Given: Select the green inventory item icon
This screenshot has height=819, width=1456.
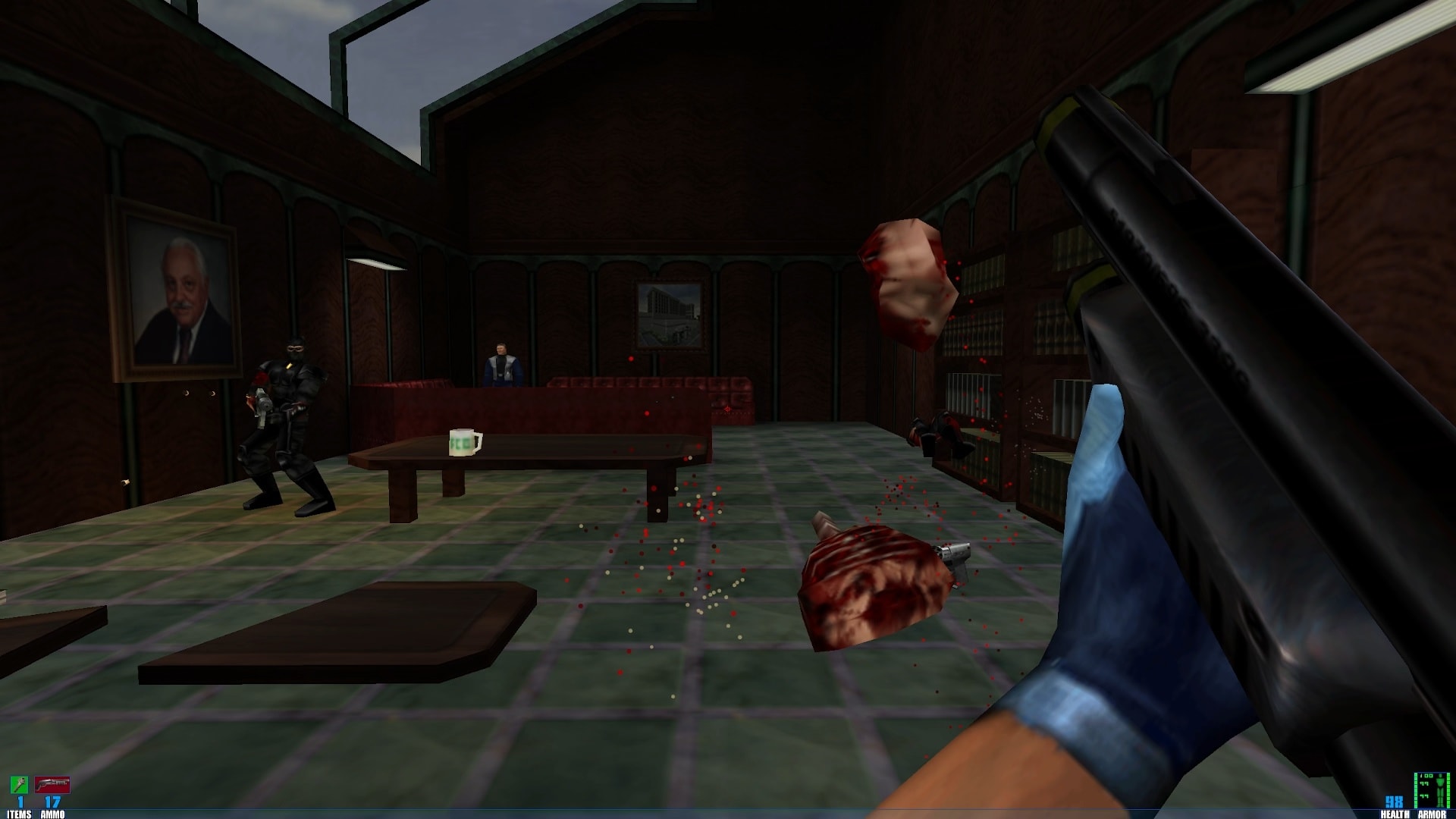Looking at the screenshot, I should pyautogui.click(x=19, y=784).
